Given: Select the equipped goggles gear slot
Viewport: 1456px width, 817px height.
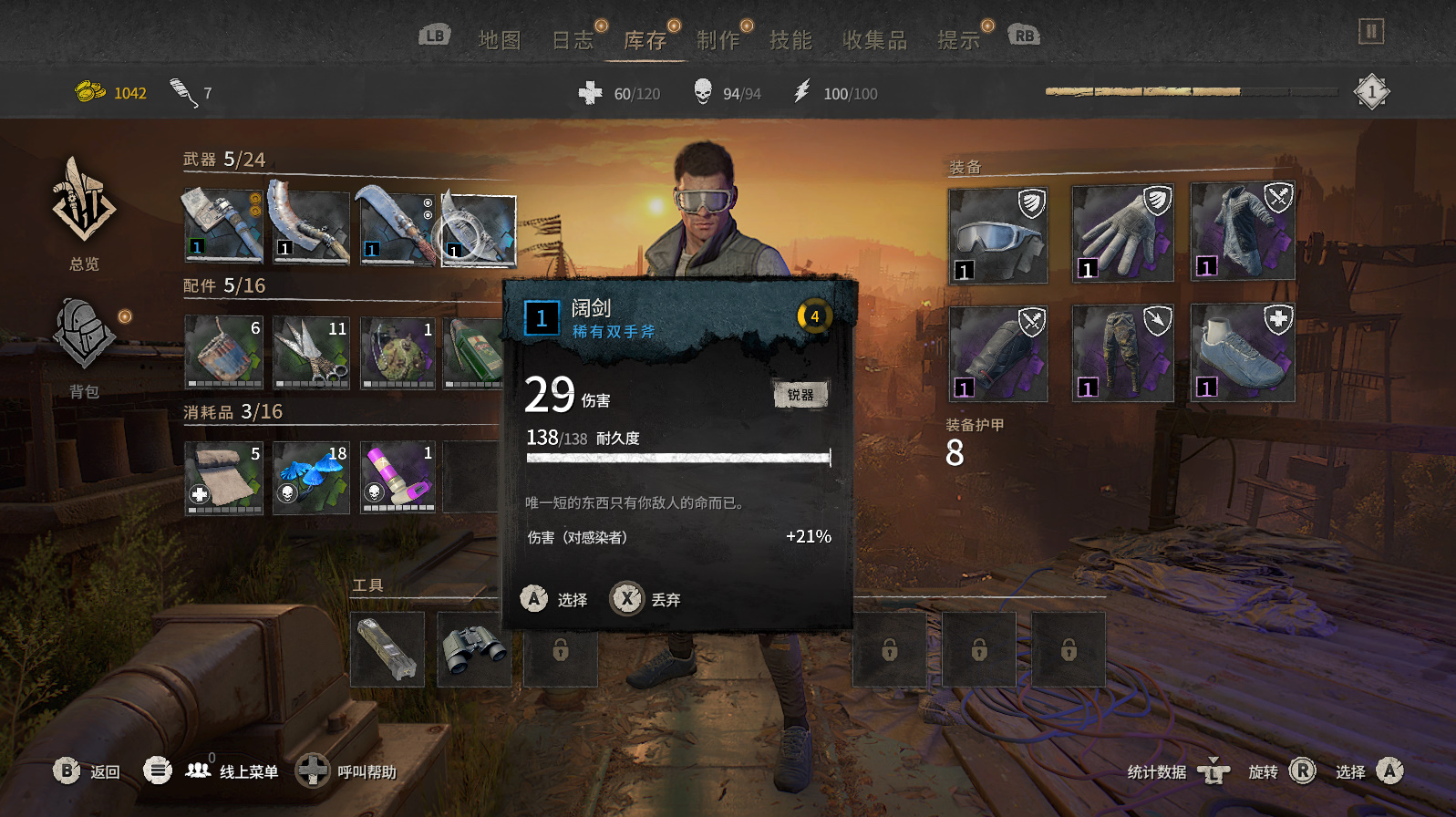Looking at the screenshot, I should click(998, 235).
